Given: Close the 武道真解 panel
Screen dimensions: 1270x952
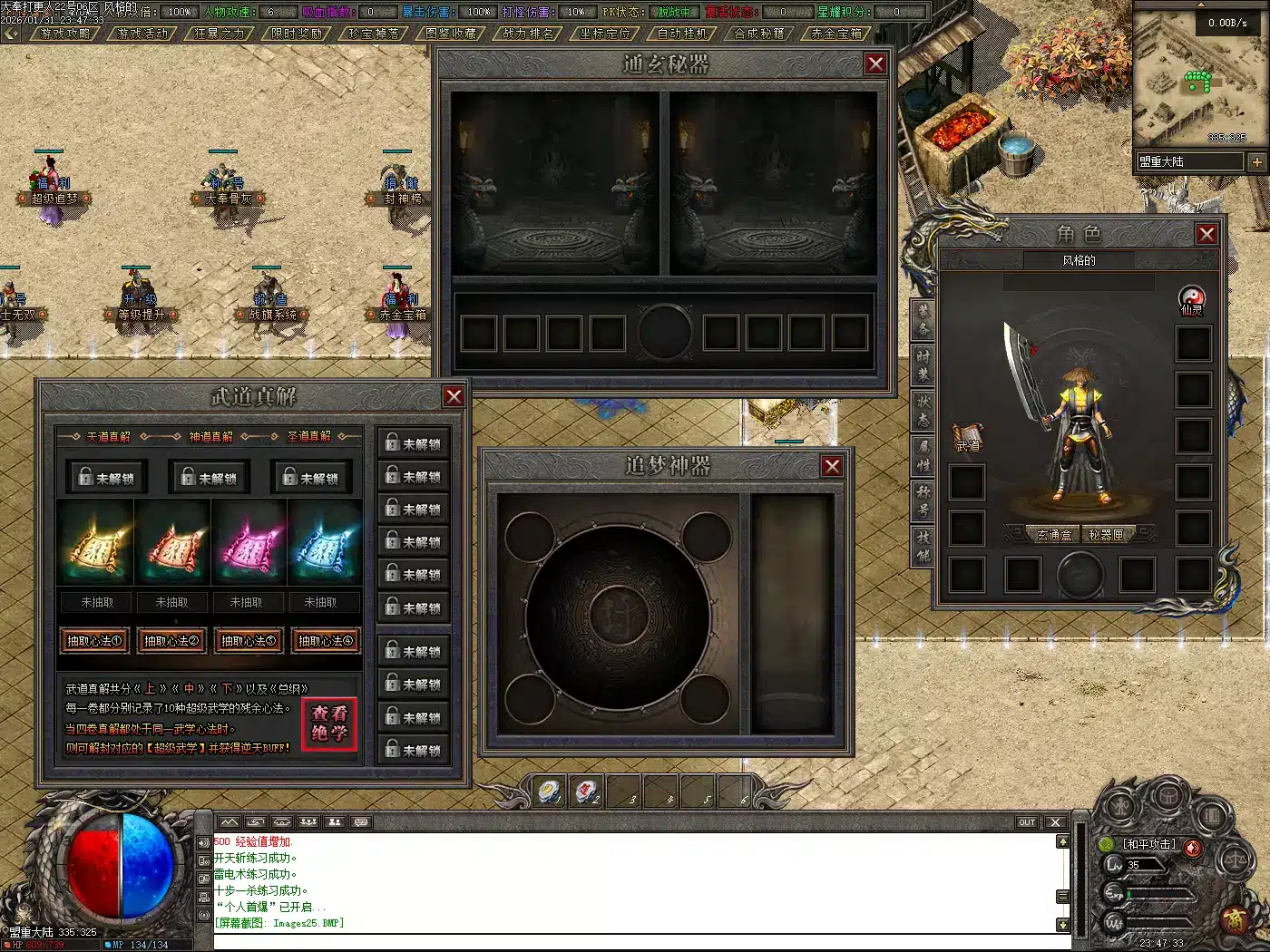Looking at the screenshot, I should point(454,396).
